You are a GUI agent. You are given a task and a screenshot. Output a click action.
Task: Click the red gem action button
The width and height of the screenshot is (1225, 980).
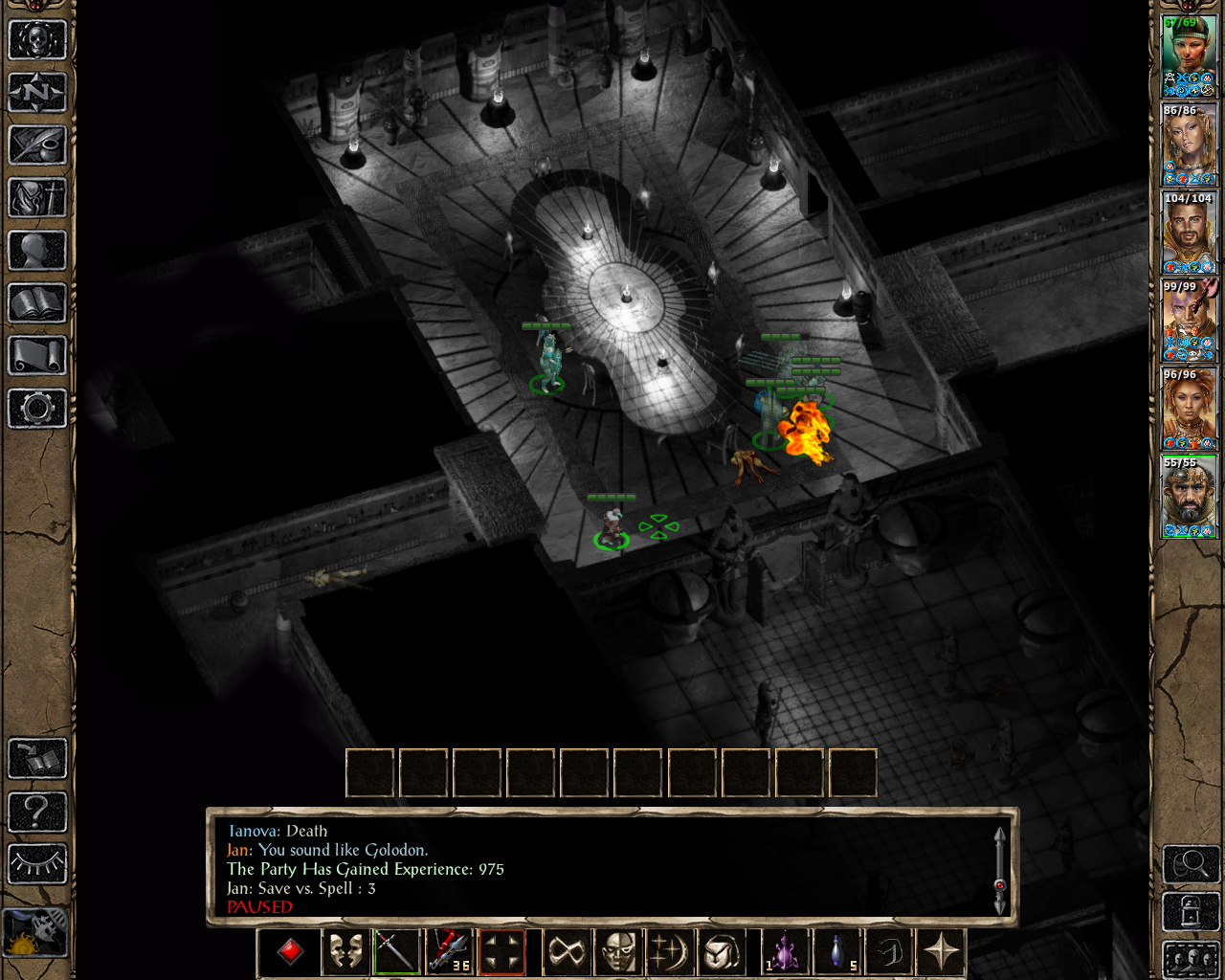click(291, 952)
